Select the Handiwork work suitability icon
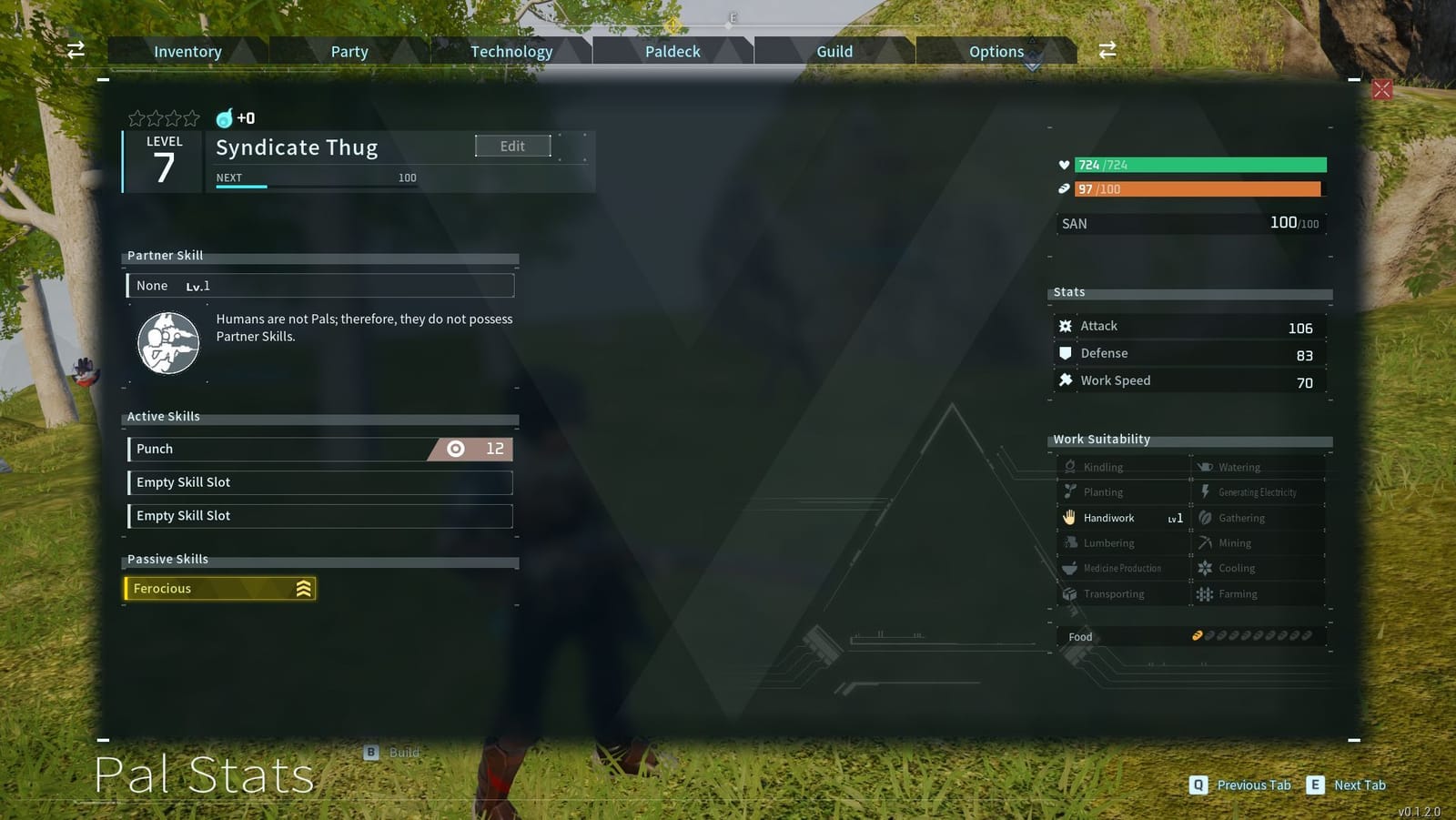The height and width of the screenshot is (820, 1456). [x=1068, y=518]
